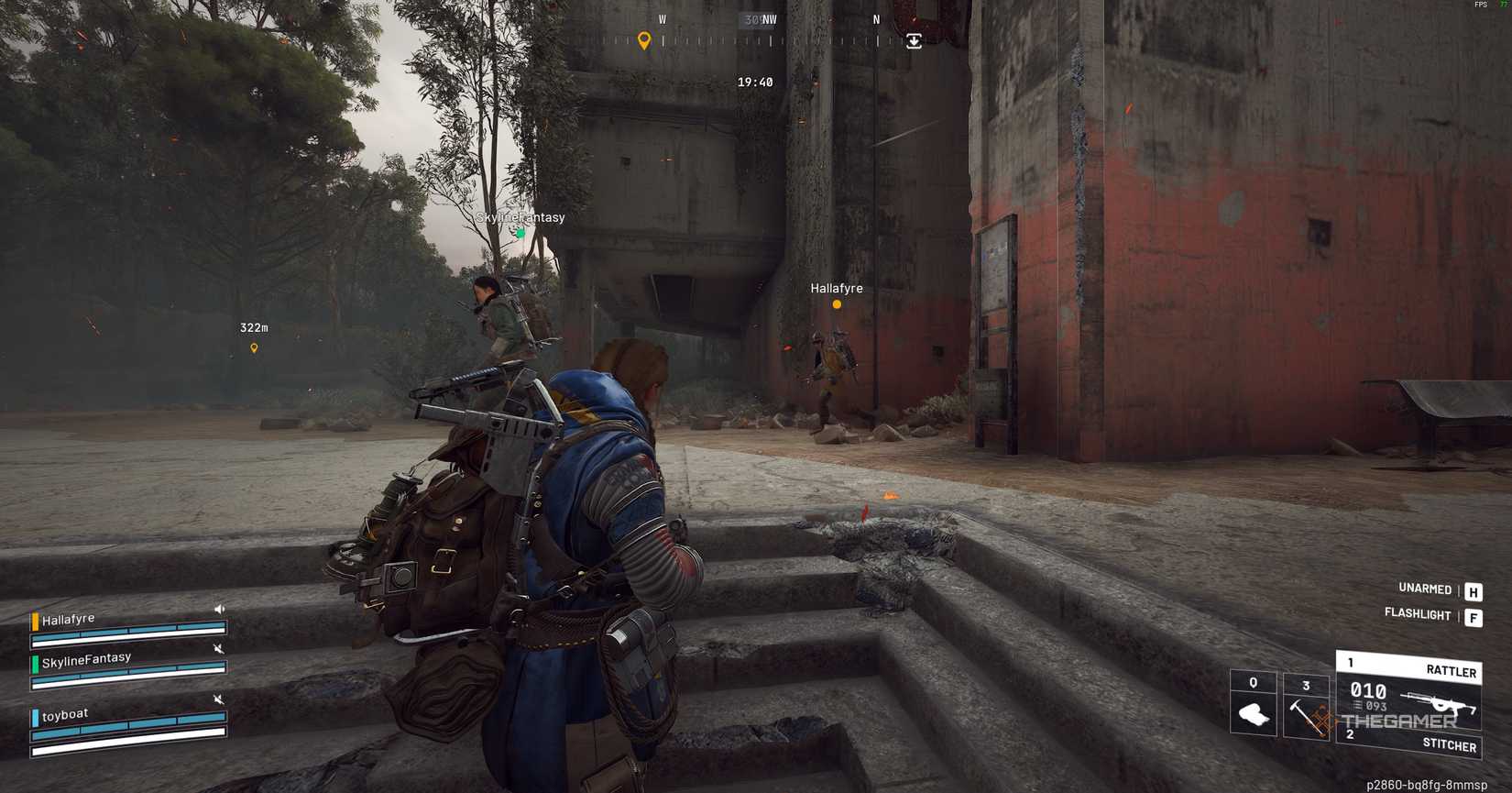
Task: Click the F keybind next to Flashlight
Action: (x=1473, y=614)
